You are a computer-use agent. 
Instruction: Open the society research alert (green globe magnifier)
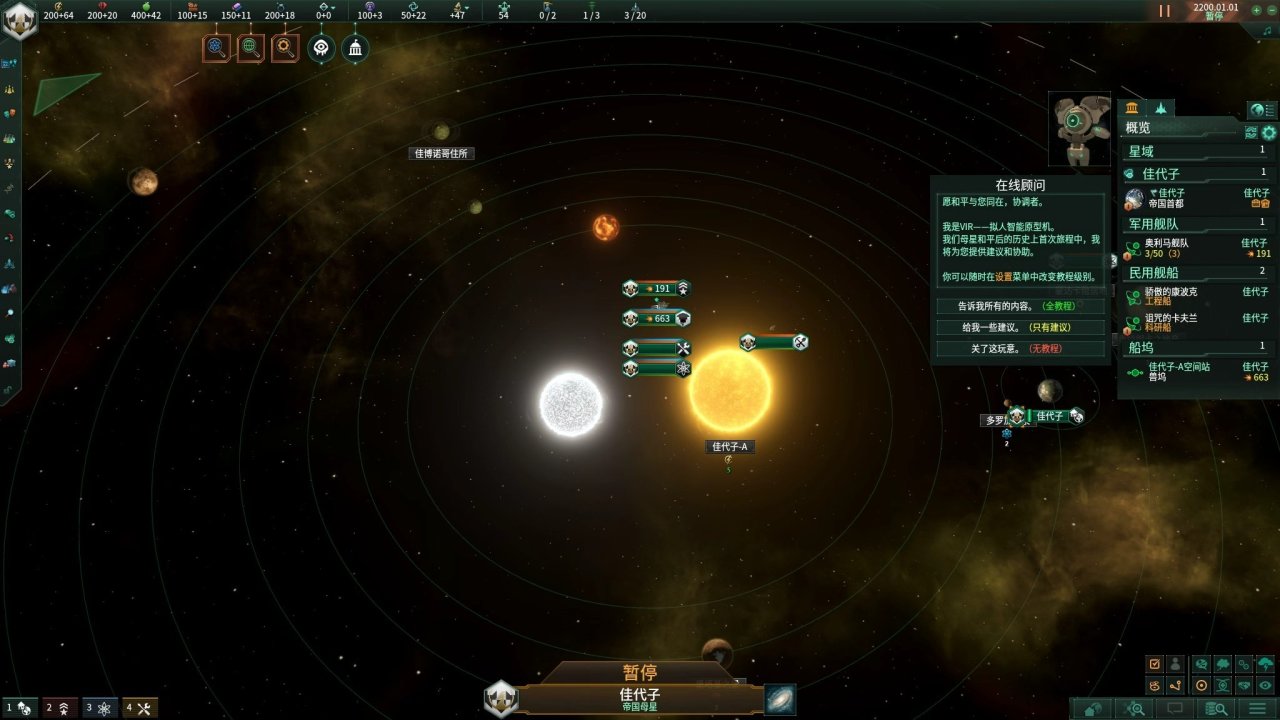[x=251, y=47]
